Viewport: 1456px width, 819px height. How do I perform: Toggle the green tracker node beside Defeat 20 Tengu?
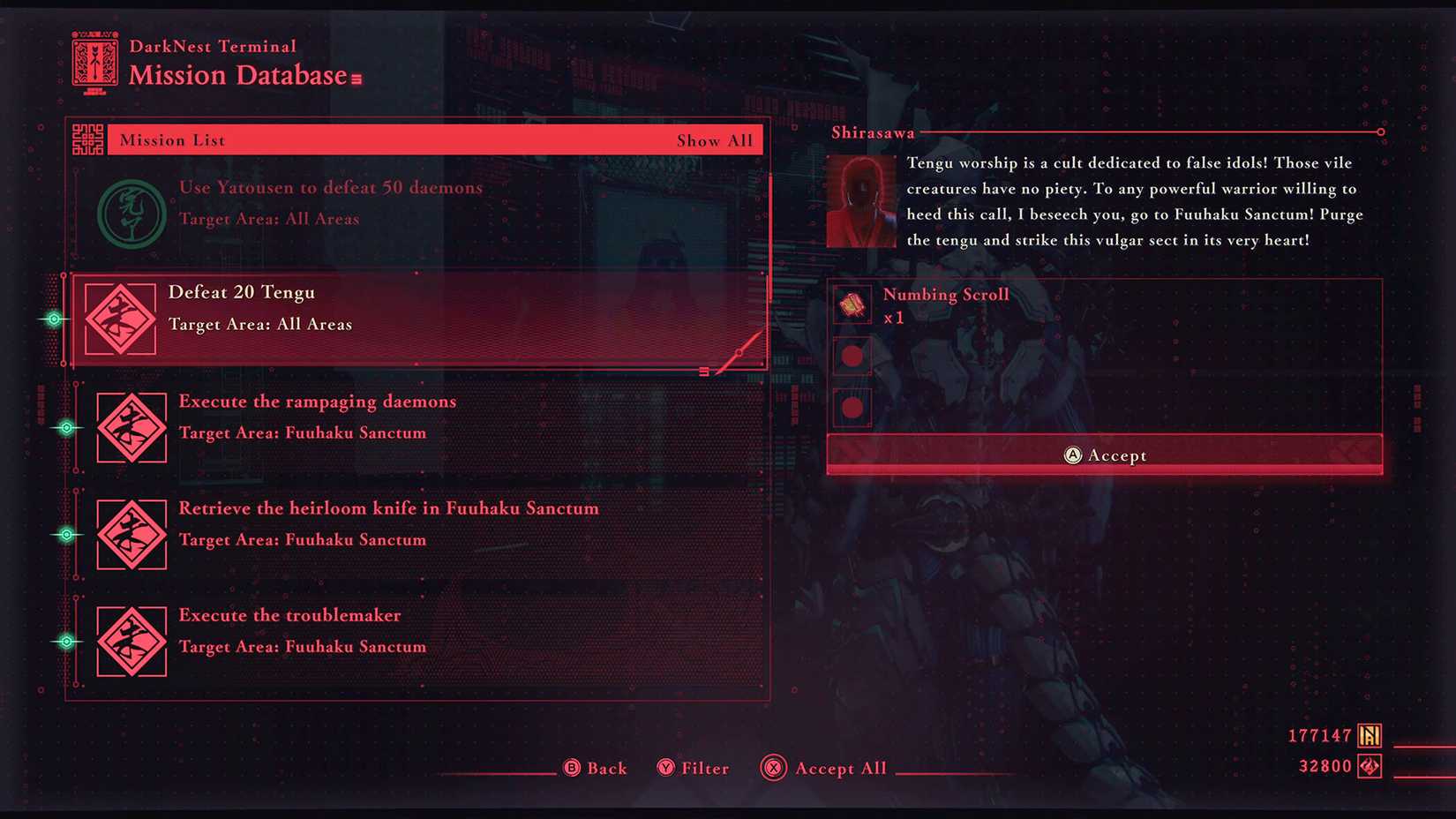point(54,319)
